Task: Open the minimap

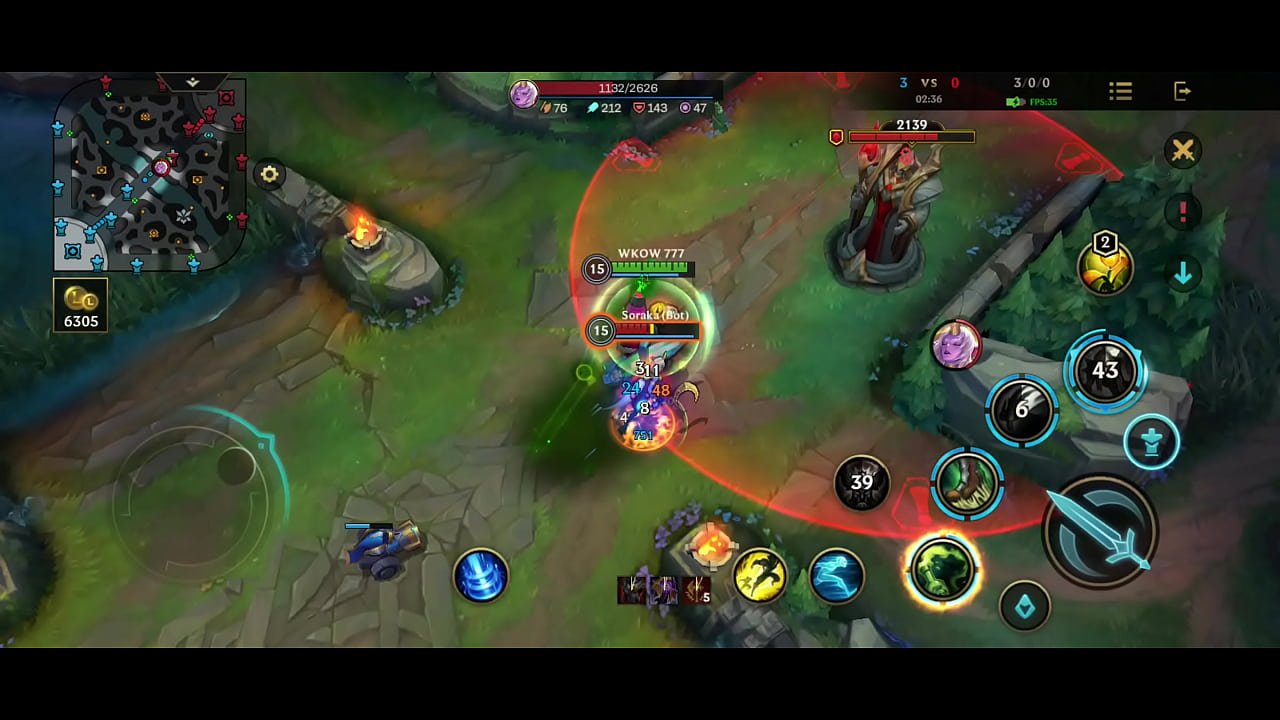Action: click(150, 173)
